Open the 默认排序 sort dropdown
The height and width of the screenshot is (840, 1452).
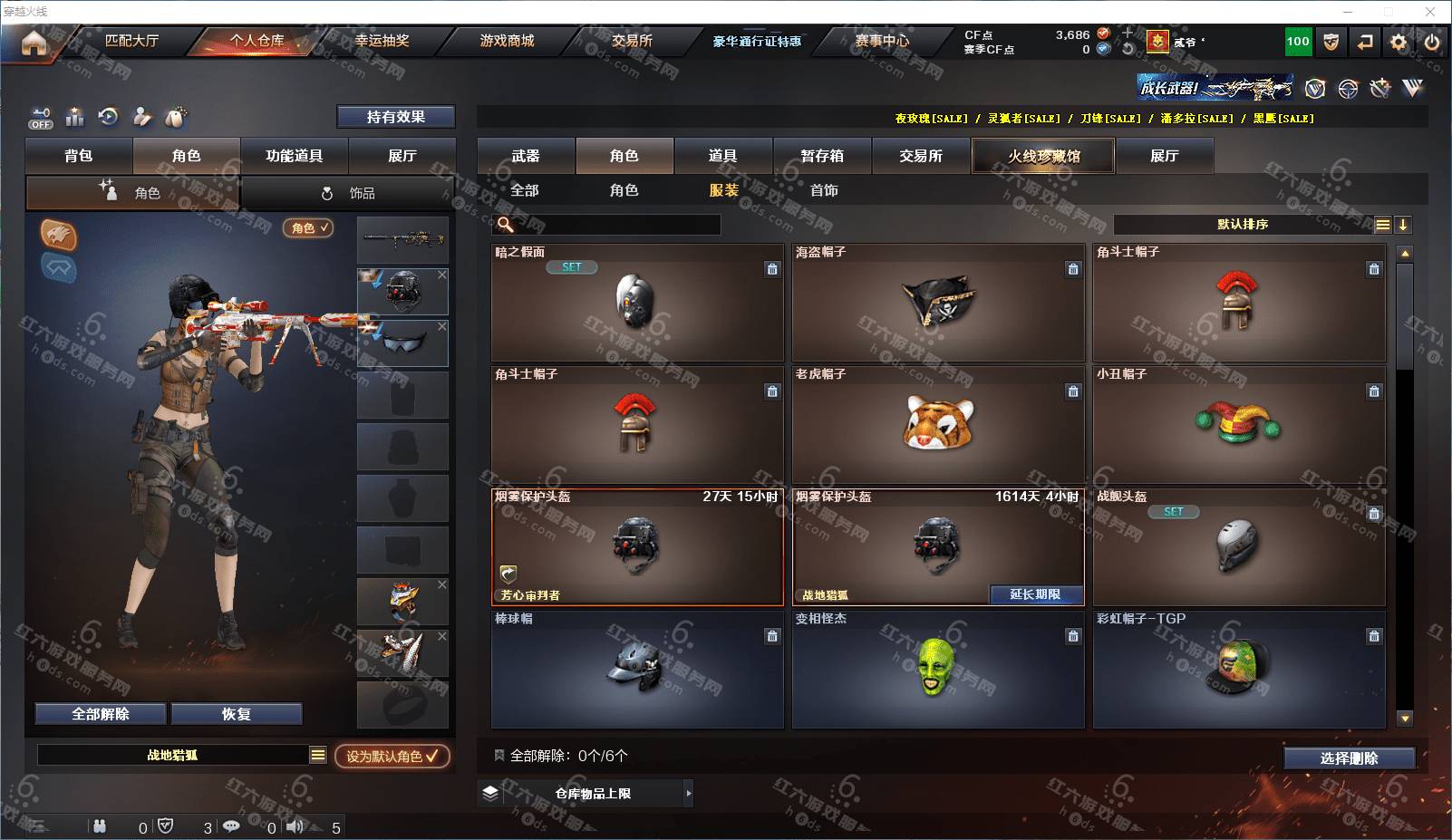tap(1243, 225)
